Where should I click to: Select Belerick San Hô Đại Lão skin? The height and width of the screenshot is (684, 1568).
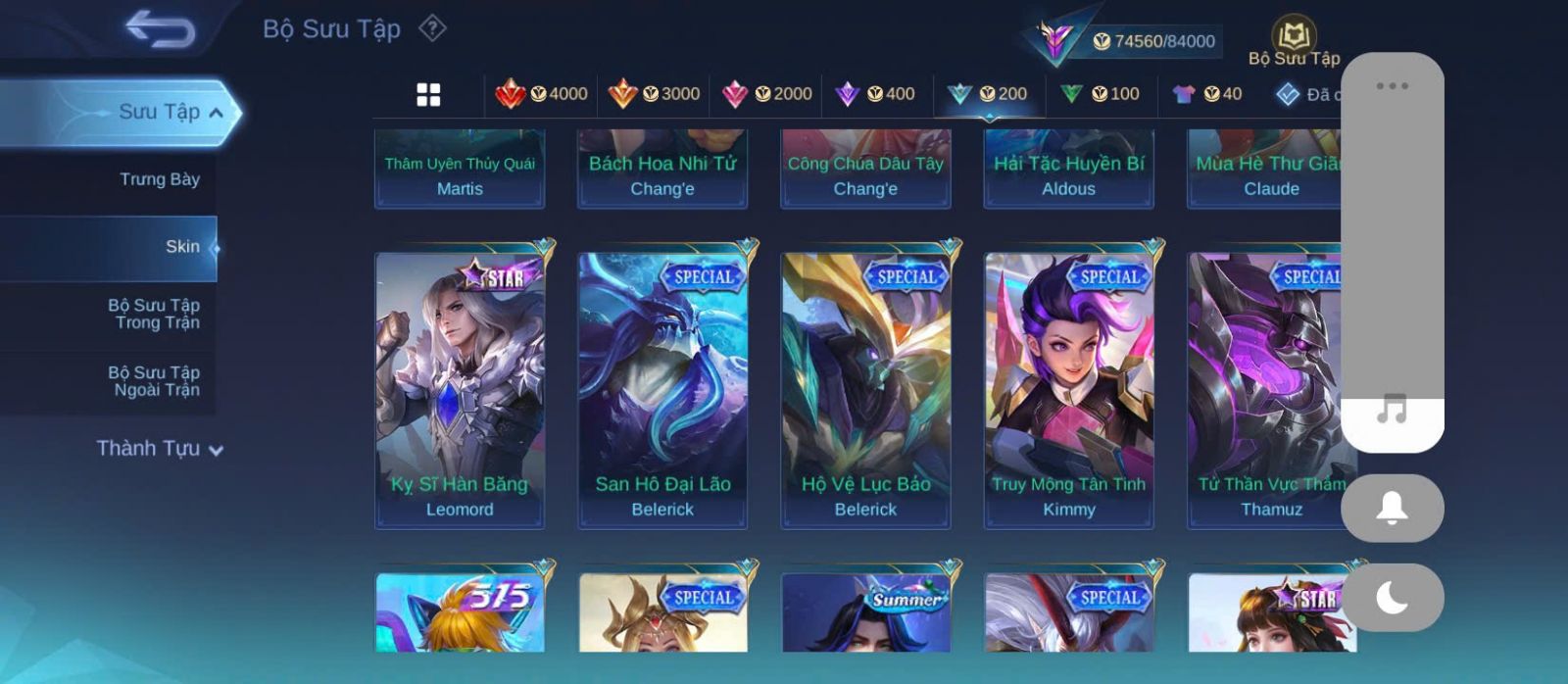point(662,390)
